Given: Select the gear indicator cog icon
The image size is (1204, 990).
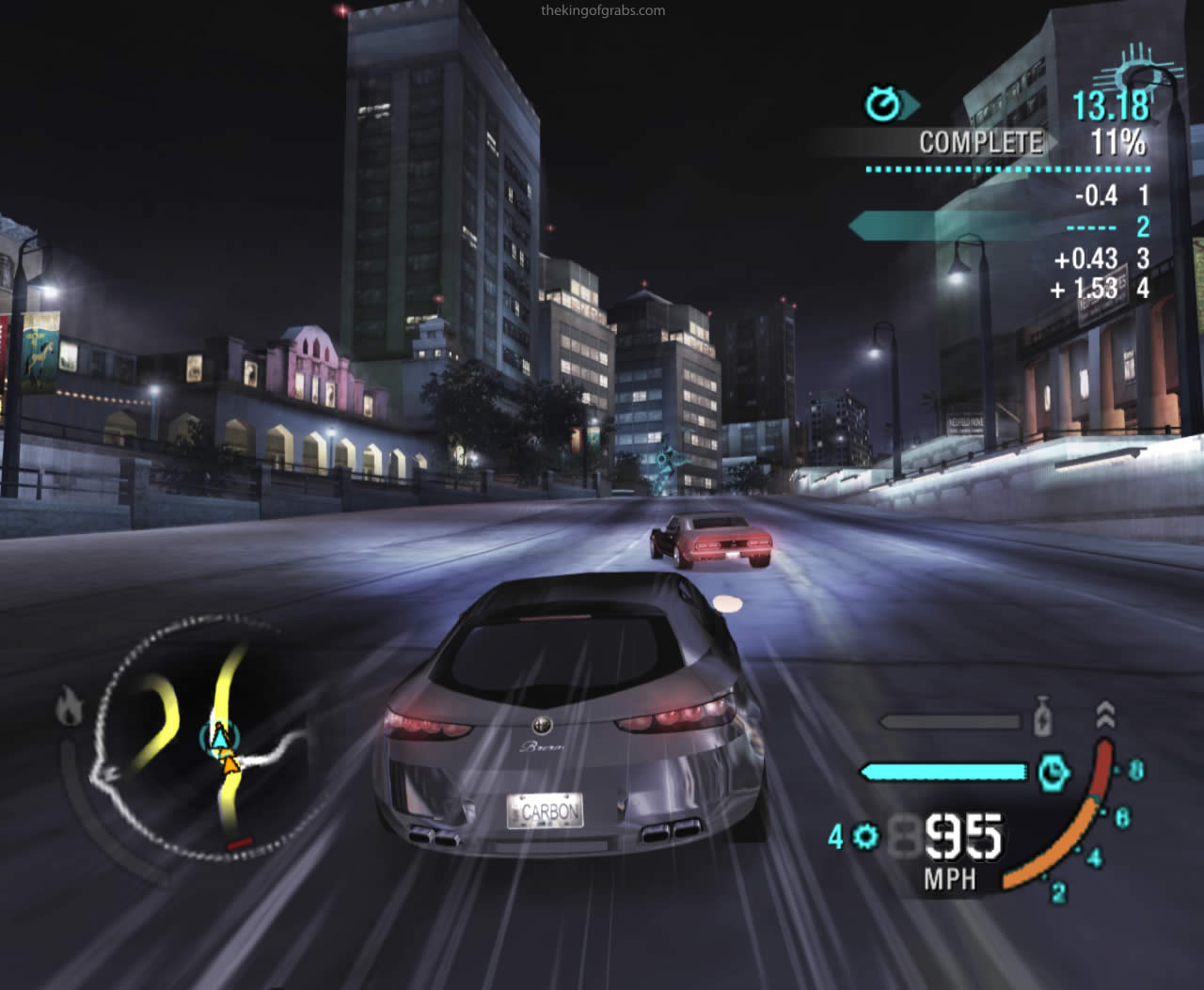Looking at the screenshot, I should [x=866, y=835].
